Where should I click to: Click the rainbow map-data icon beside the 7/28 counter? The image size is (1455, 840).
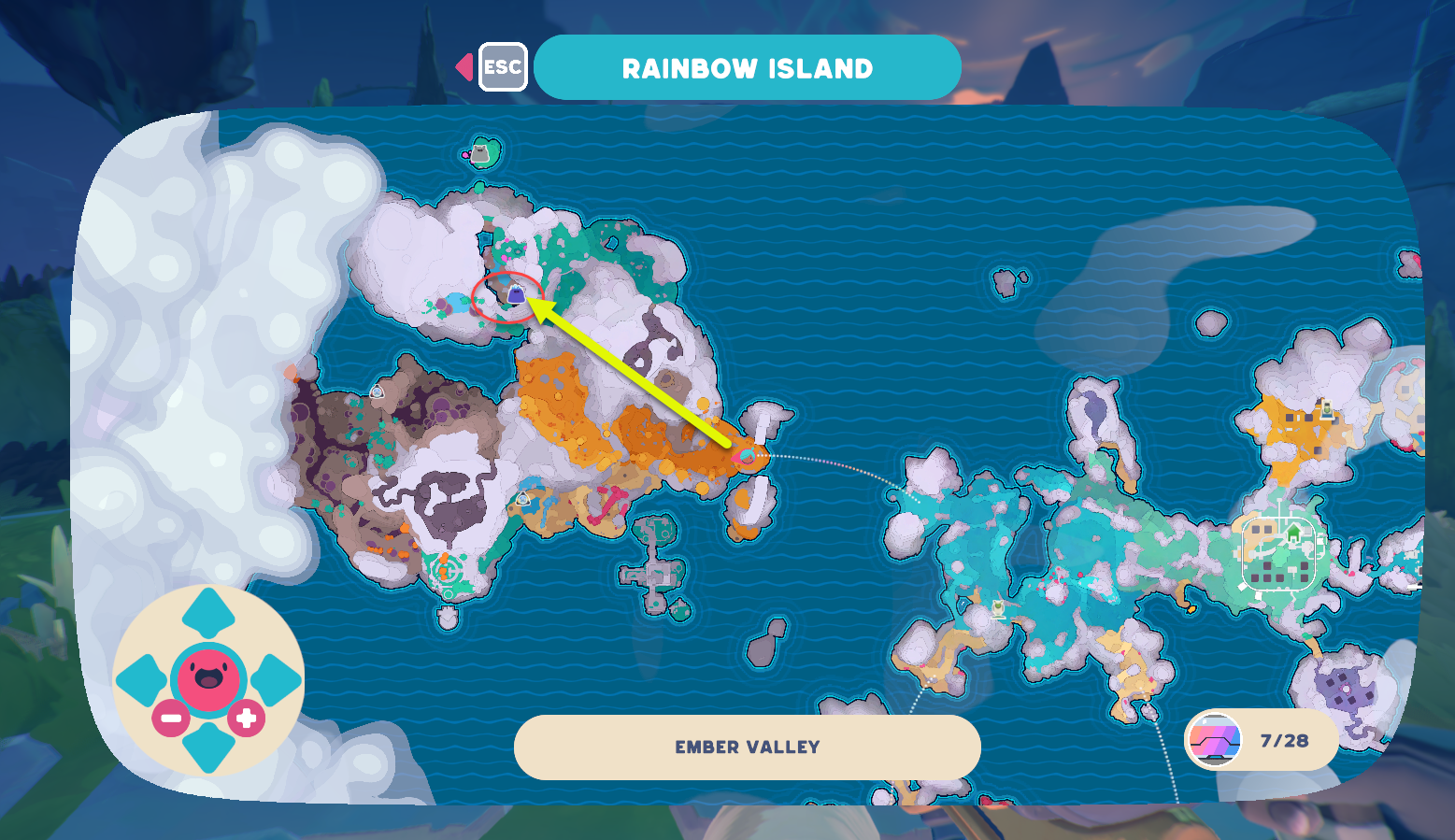point(1215,741)
